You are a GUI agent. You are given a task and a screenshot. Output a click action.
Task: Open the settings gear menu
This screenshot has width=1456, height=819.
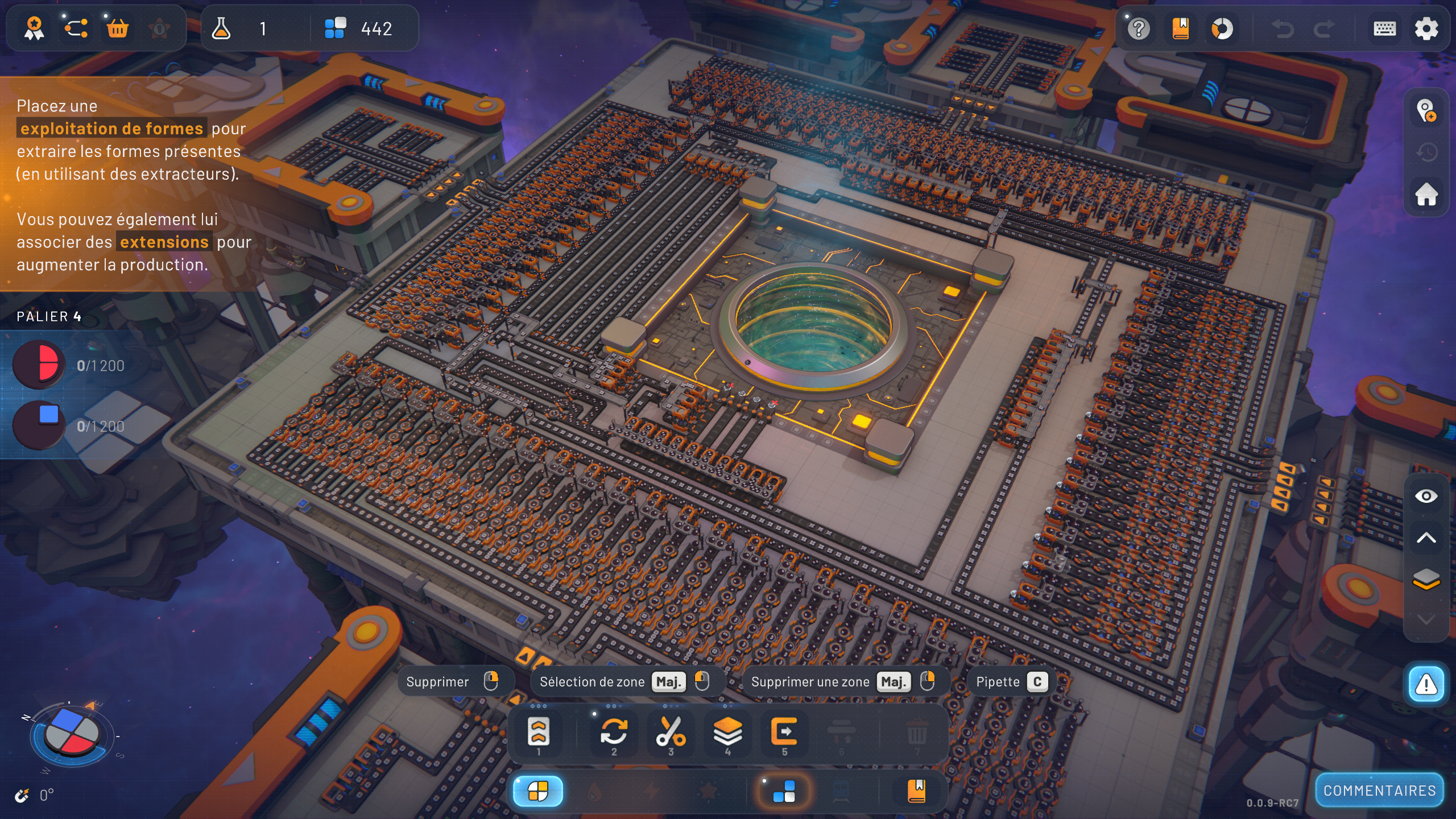[x=1426, y=29]
